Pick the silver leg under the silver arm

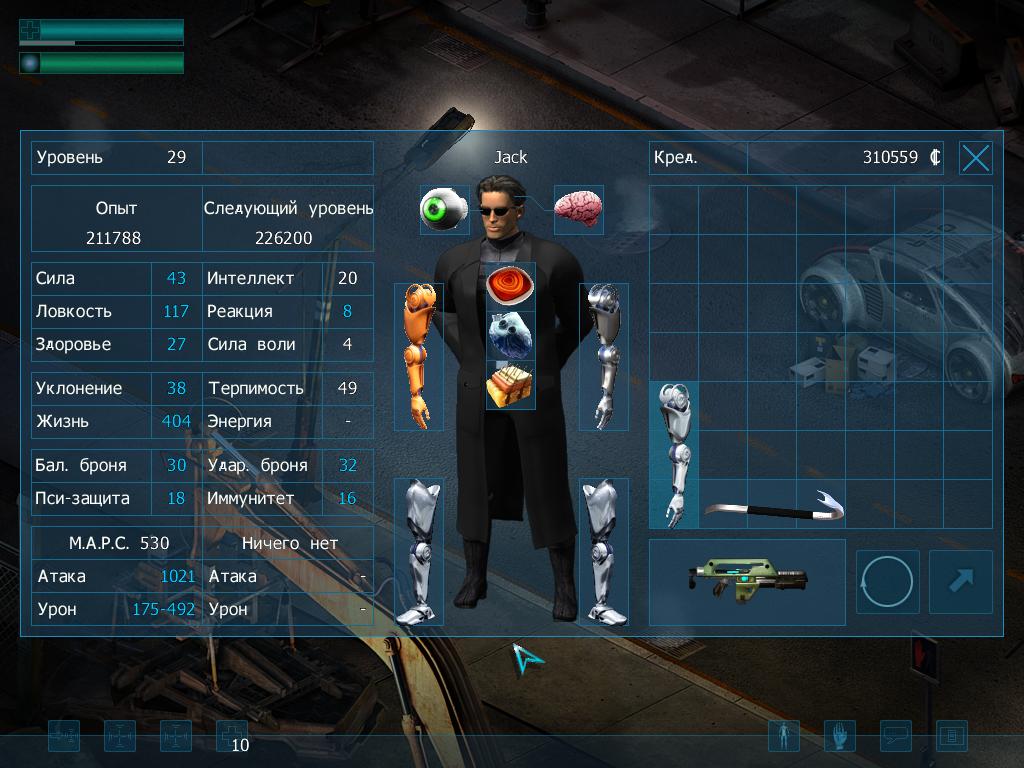(x=603, y=551)
